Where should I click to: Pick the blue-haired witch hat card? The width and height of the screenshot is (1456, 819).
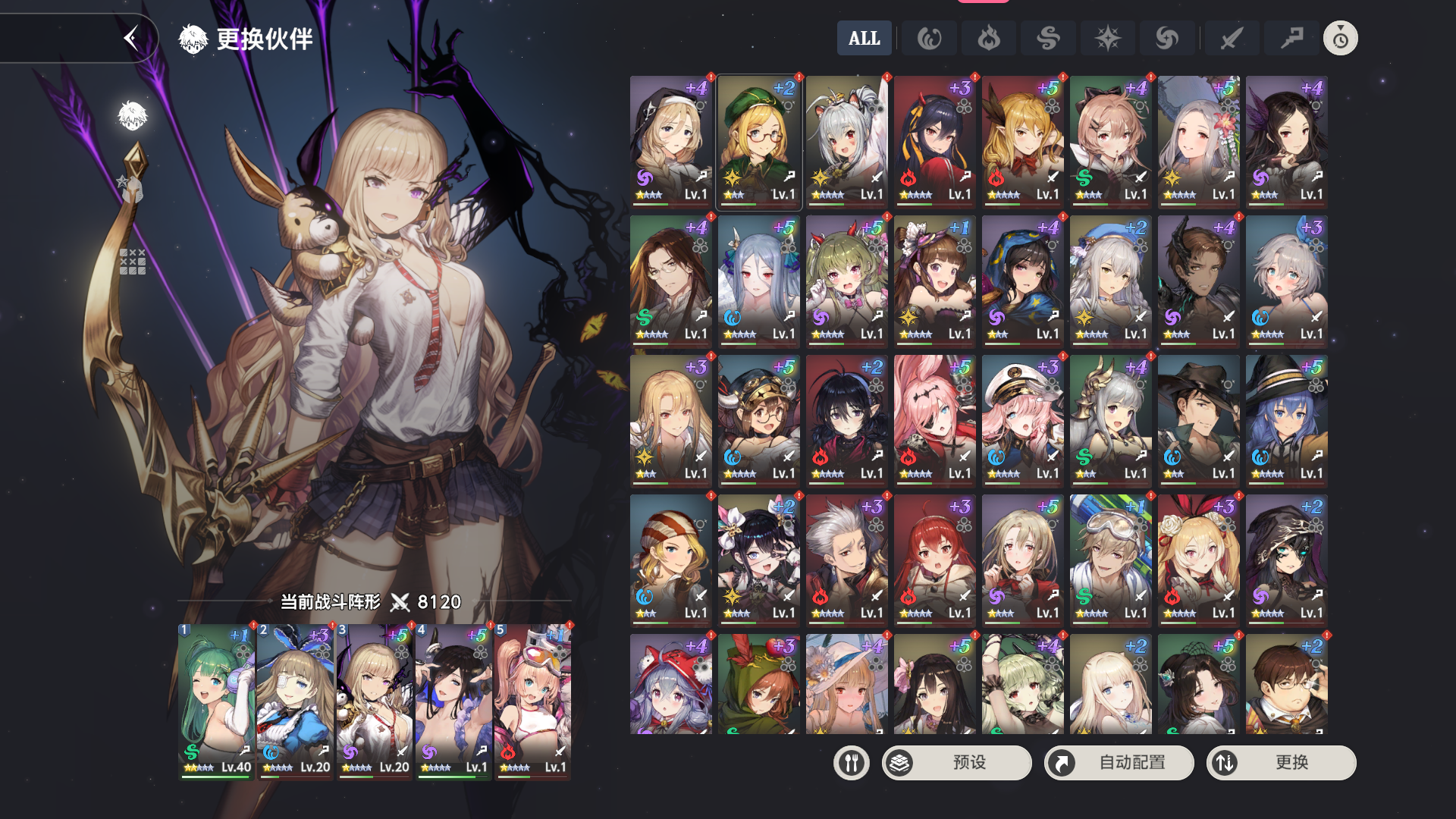1286,420
